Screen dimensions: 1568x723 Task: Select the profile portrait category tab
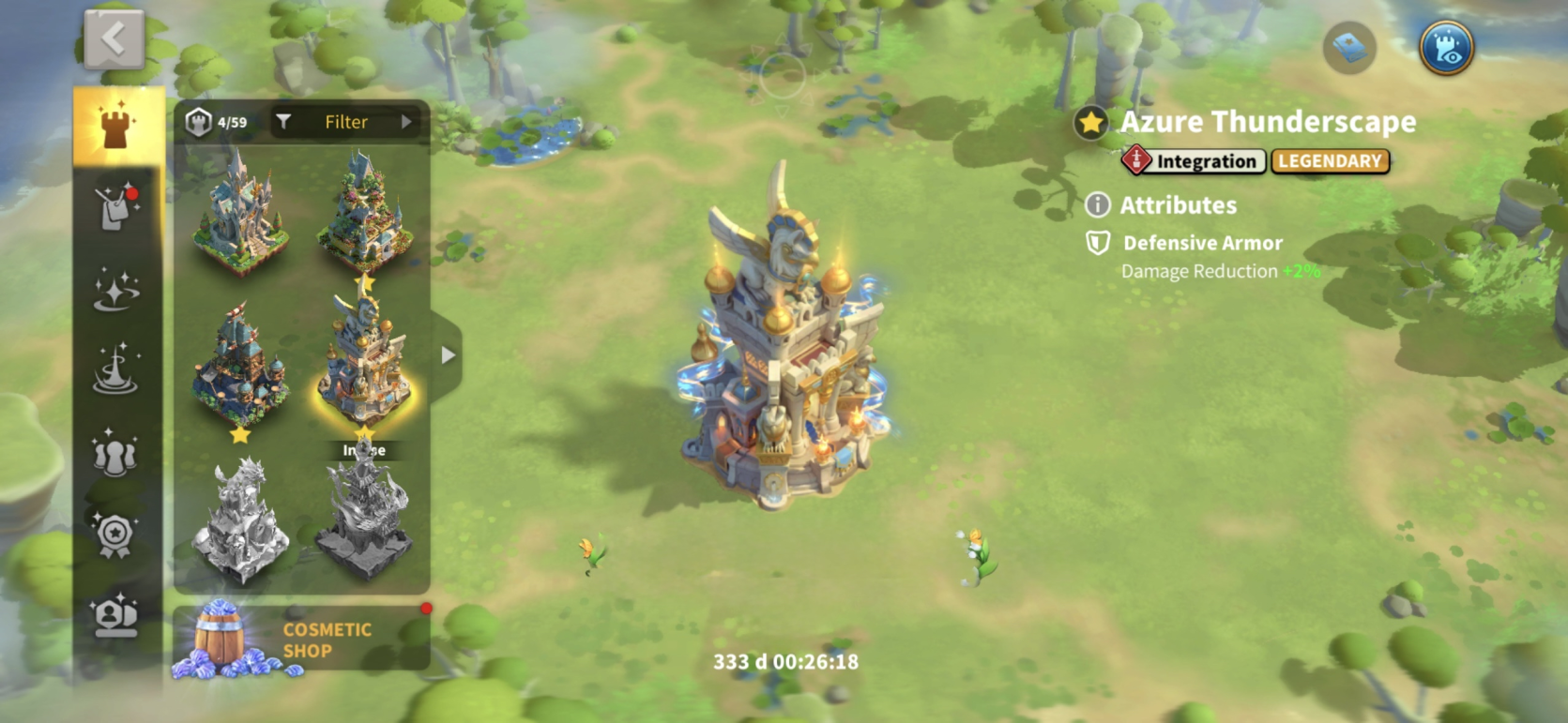click(x=116, y=616)
